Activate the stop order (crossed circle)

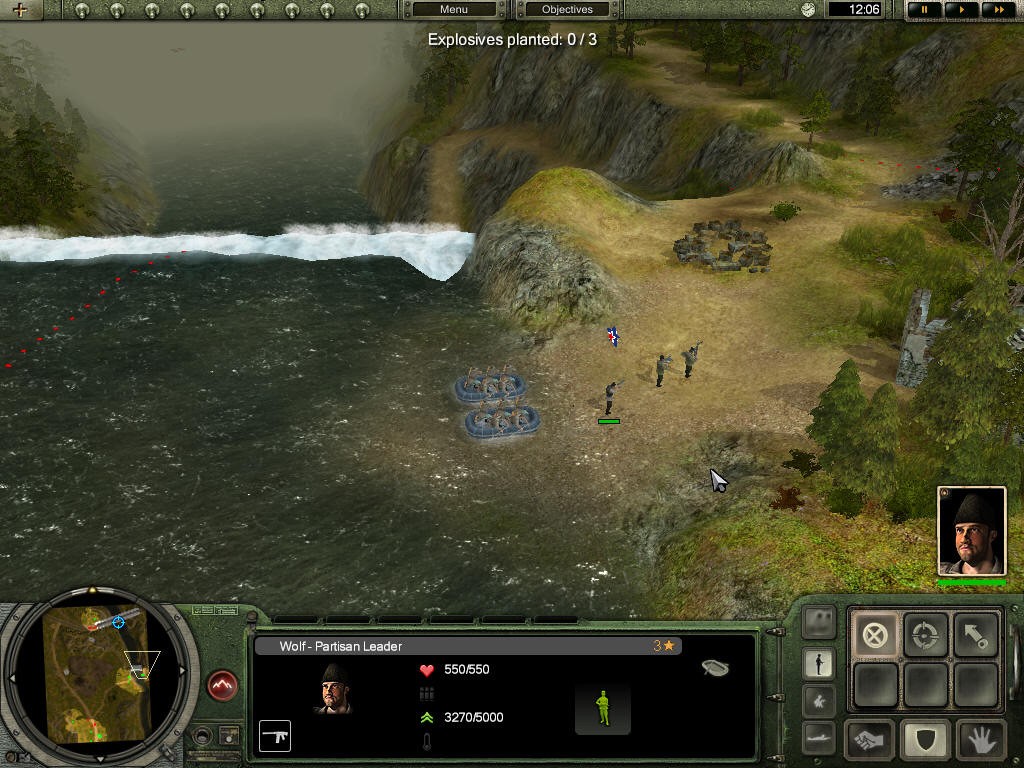coord(875,635)
